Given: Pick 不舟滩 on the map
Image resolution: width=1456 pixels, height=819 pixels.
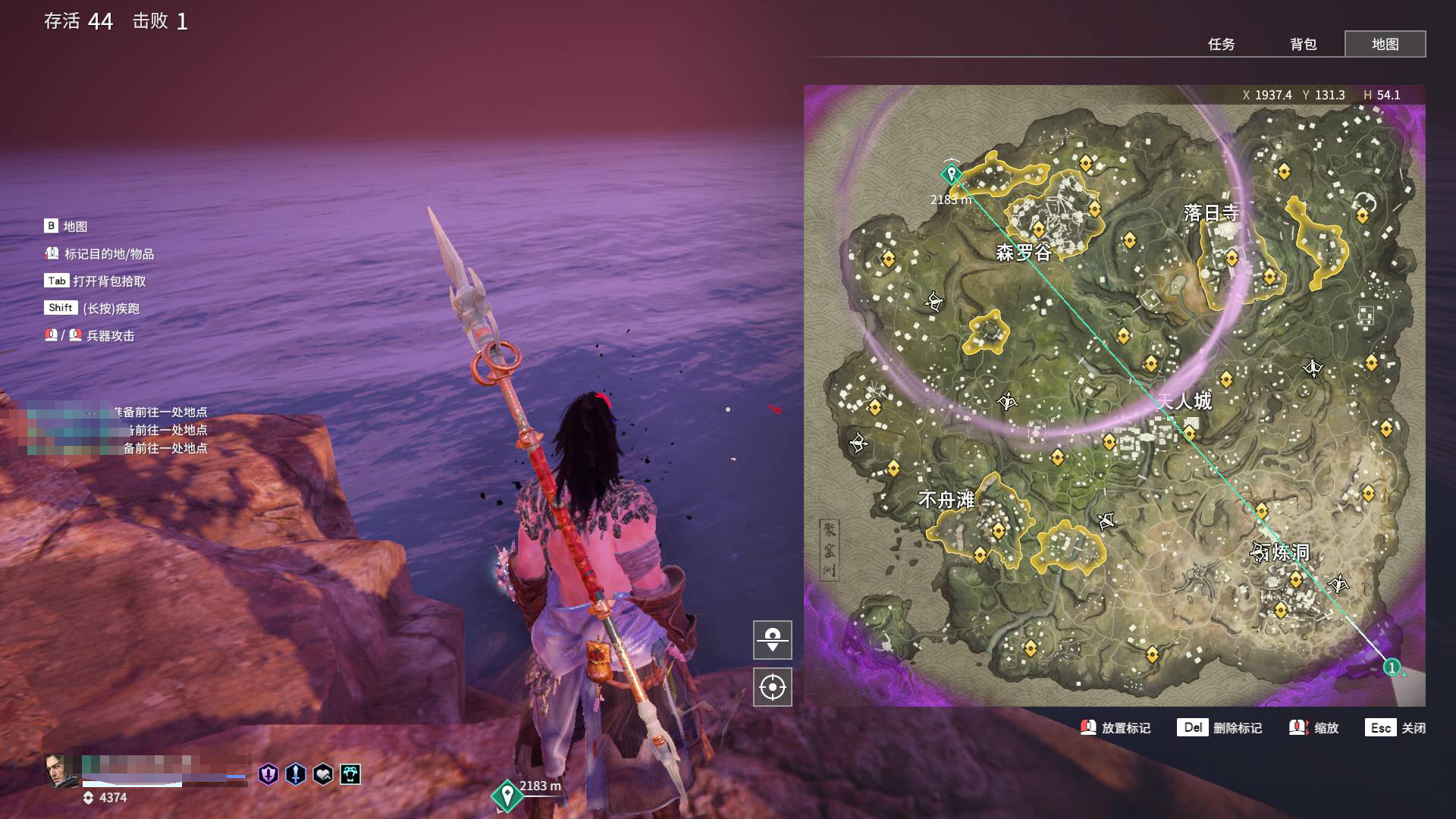Looking at the screenshot, I should pyautogui.click(x=946, y=500).
